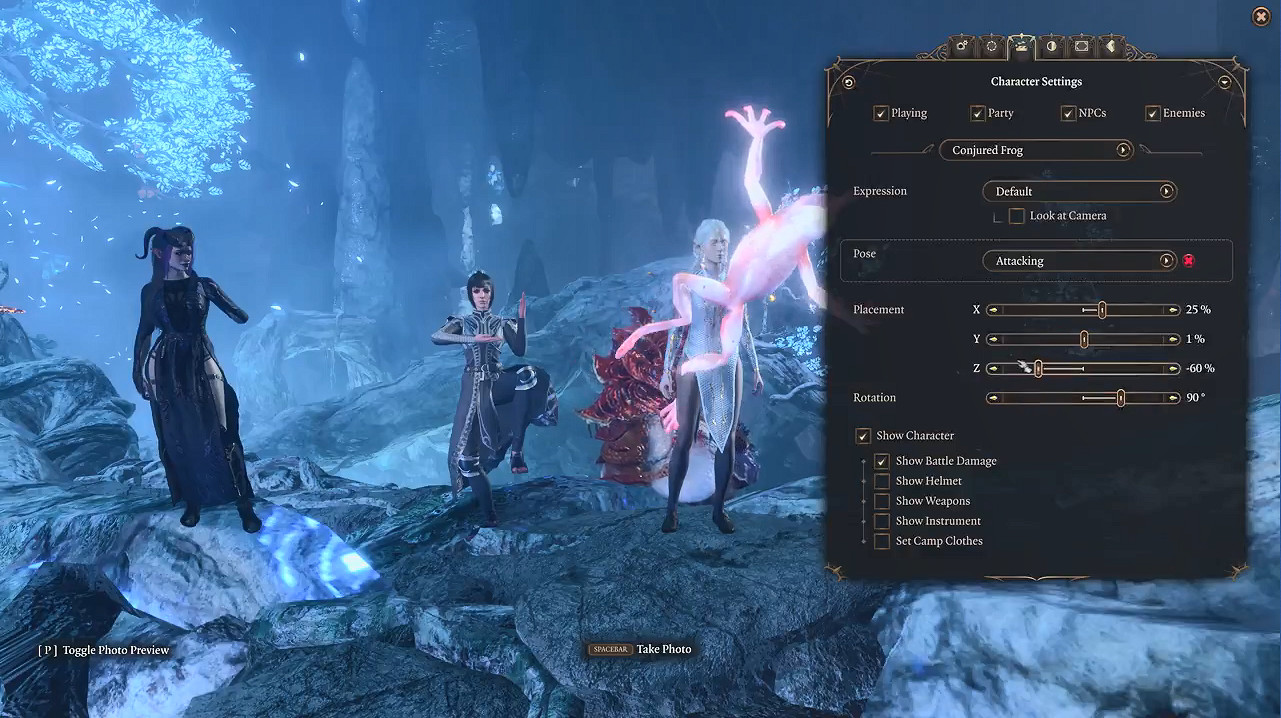1281x718 pixels.
Task: Enable the Show Weapons option
Action: (x=882, y=501)
